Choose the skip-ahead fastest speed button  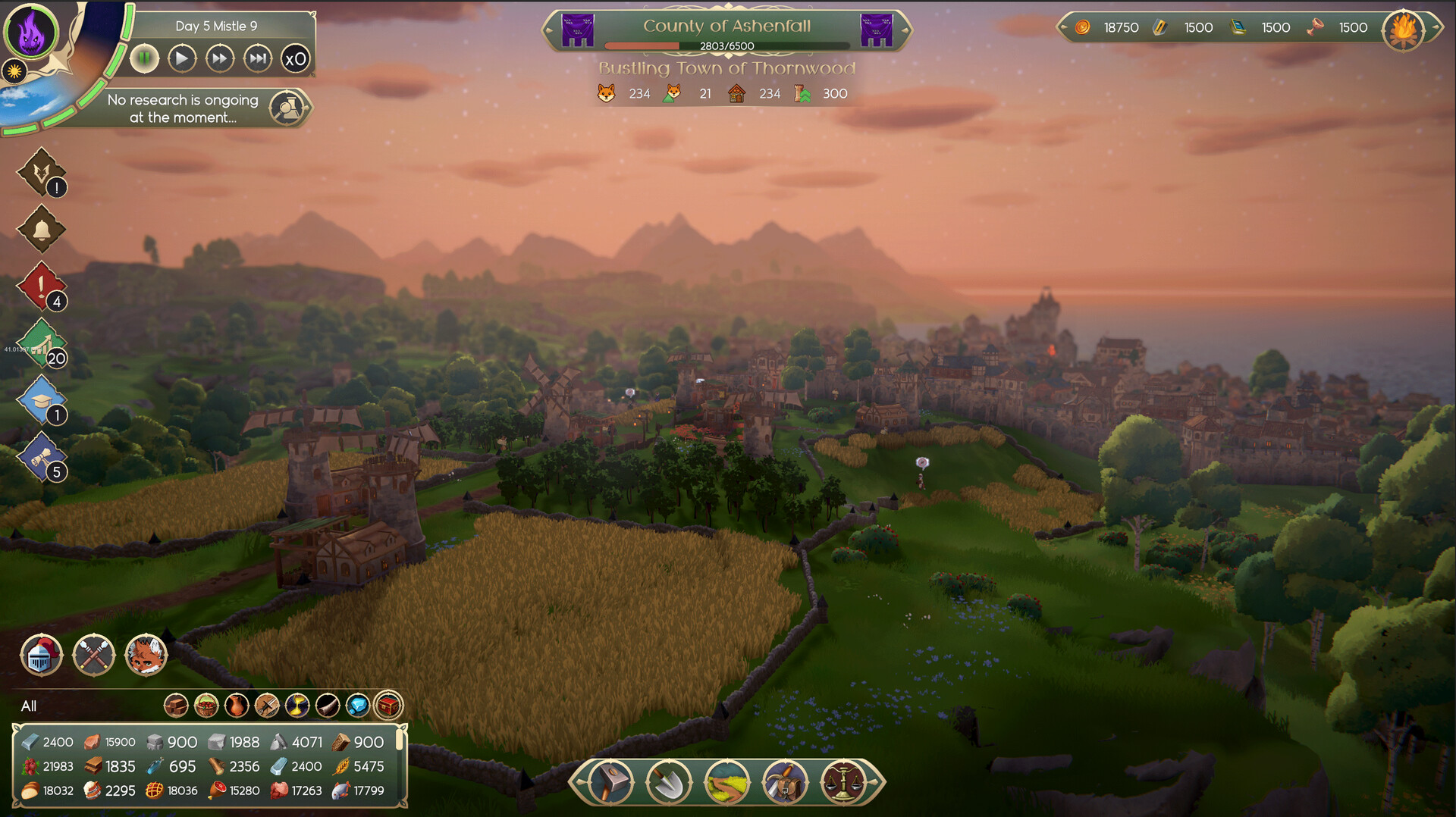click(258, 58)
